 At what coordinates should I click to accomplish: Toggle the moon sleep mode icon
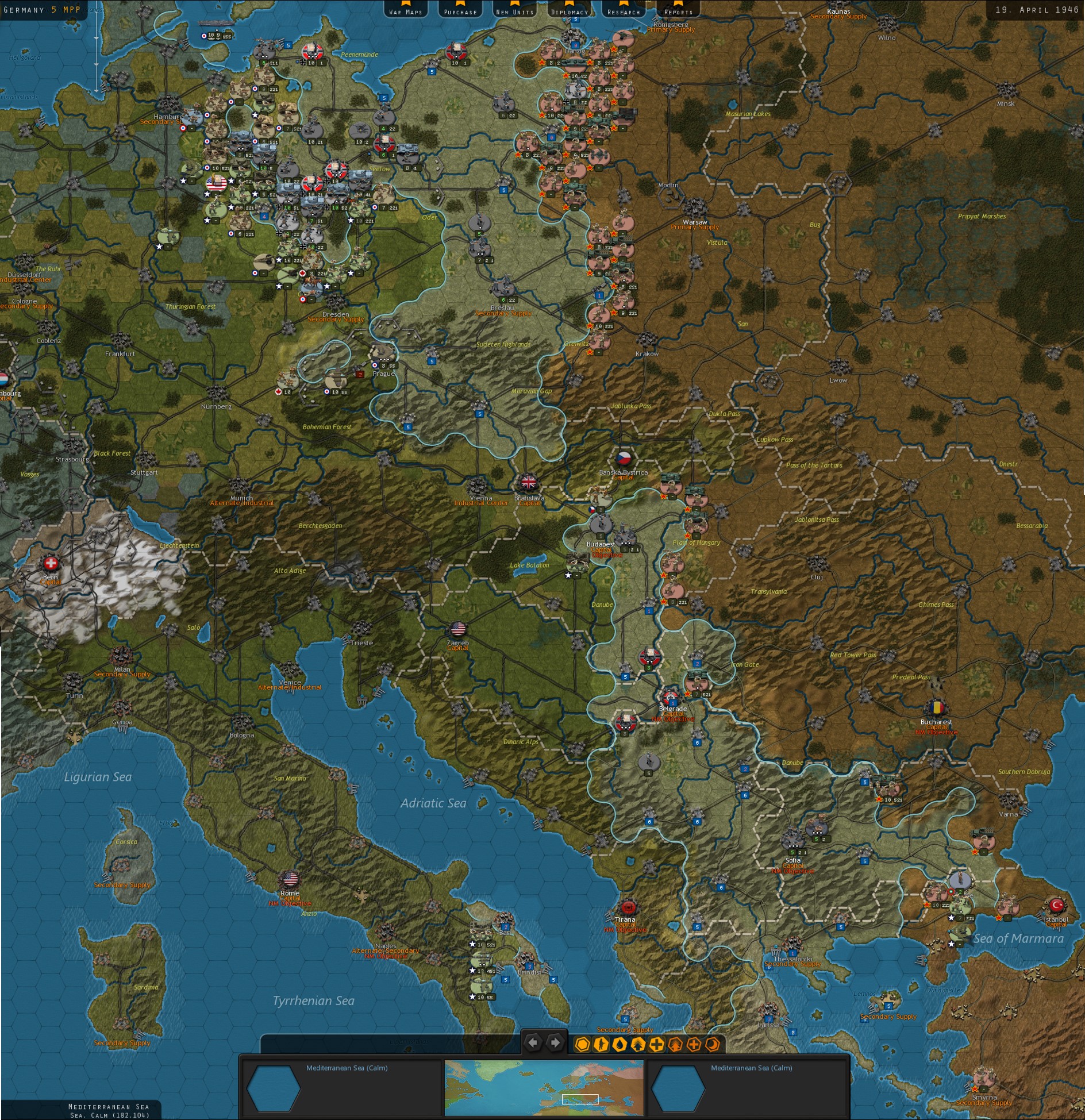coord(713,1044)
